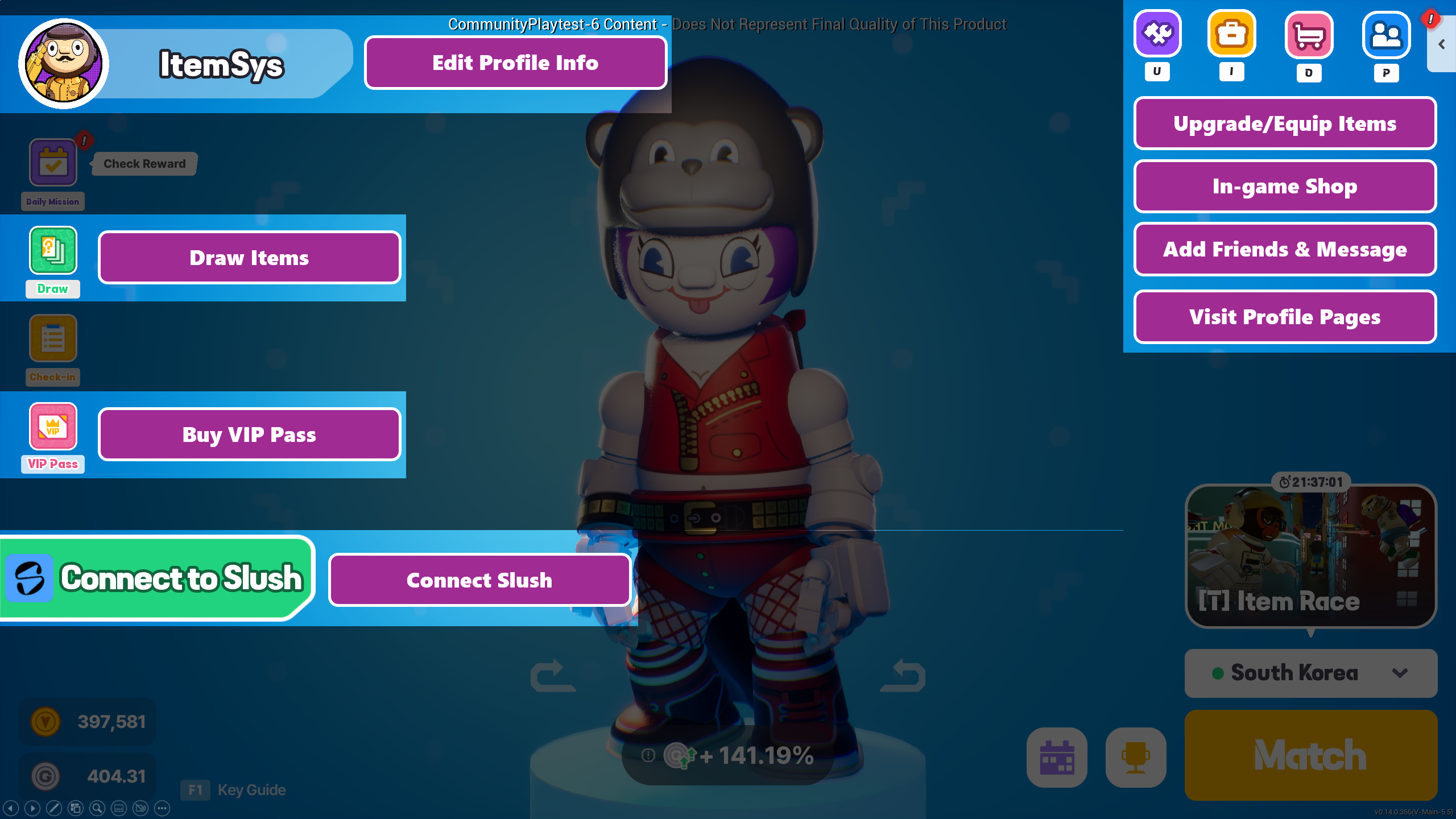Open the Daily Mission calendar icon
Viewport: 1456px width, 819px height.
tap(53, 163)
